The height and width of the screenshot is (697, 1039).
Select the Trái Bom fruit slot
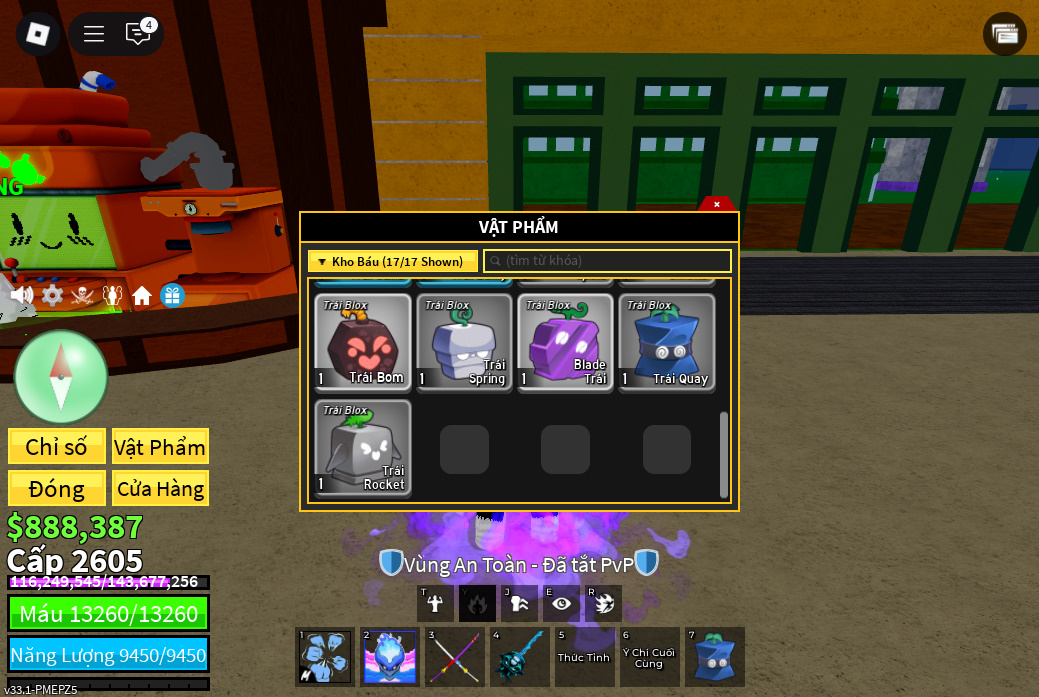363,342
